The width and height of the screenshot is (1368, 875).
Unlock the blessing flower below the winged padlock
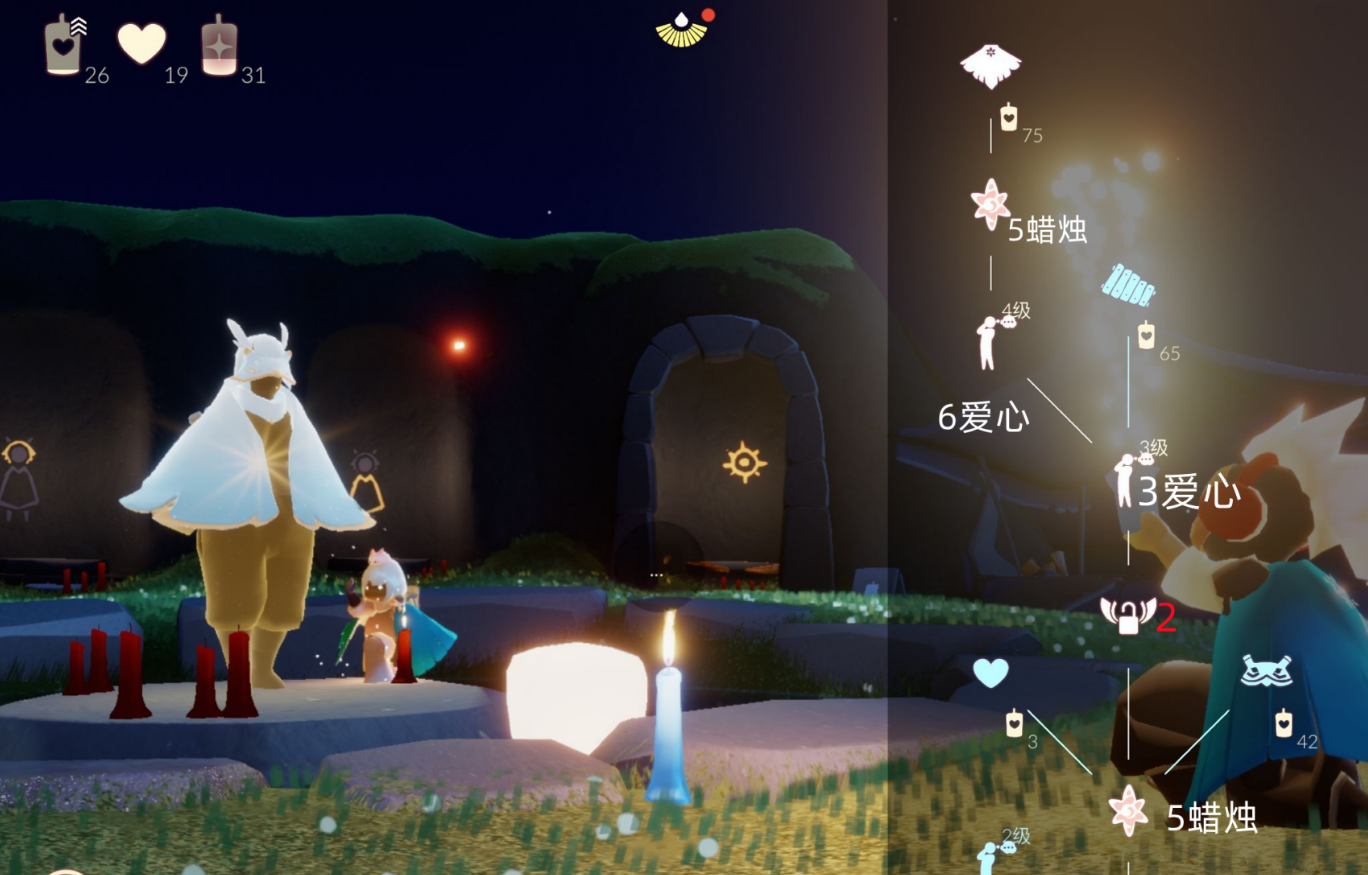pos(1128,809)
